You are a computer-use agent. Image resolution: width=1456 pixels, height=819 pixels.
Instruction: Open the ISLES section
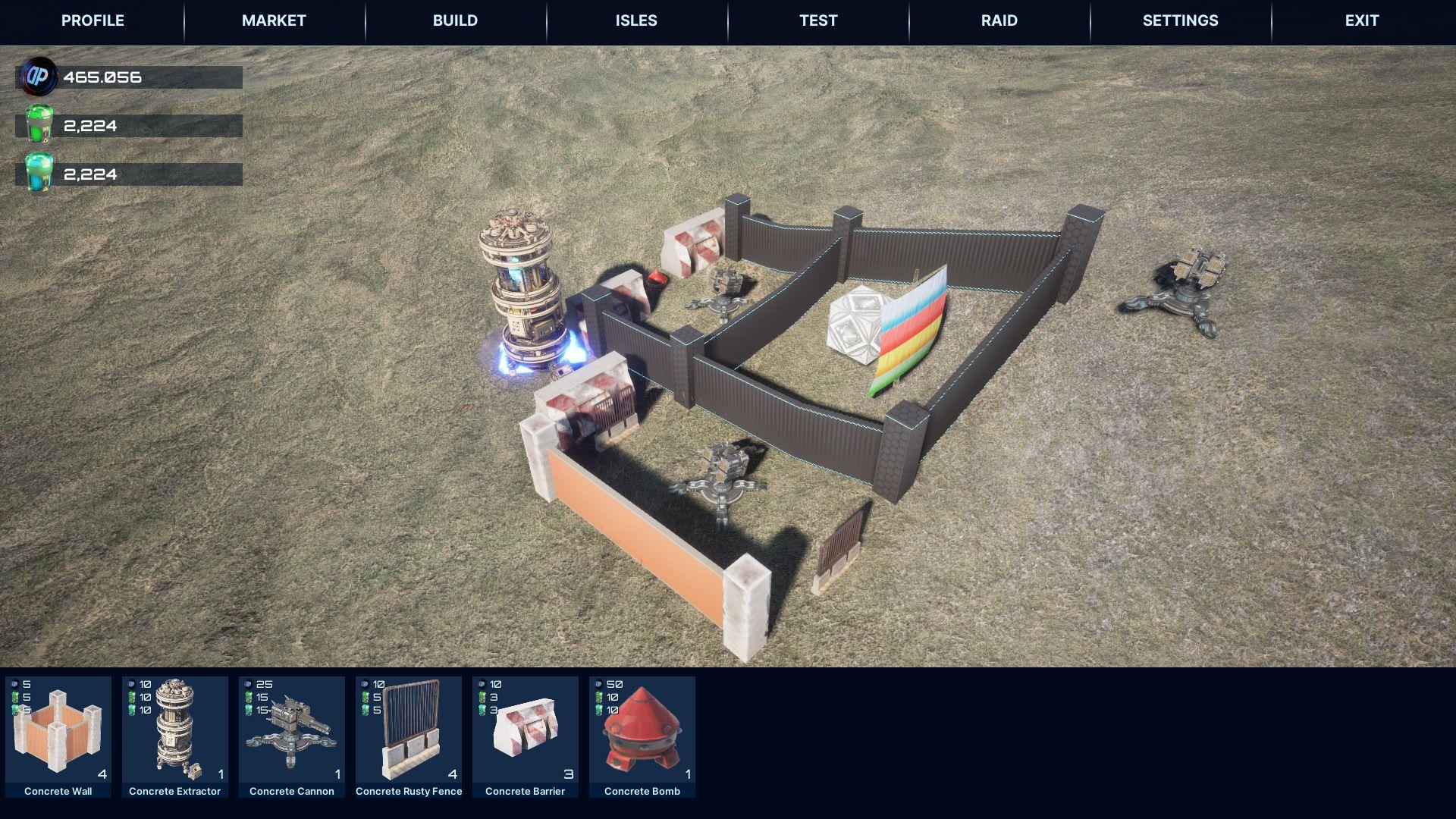[635, 20]
